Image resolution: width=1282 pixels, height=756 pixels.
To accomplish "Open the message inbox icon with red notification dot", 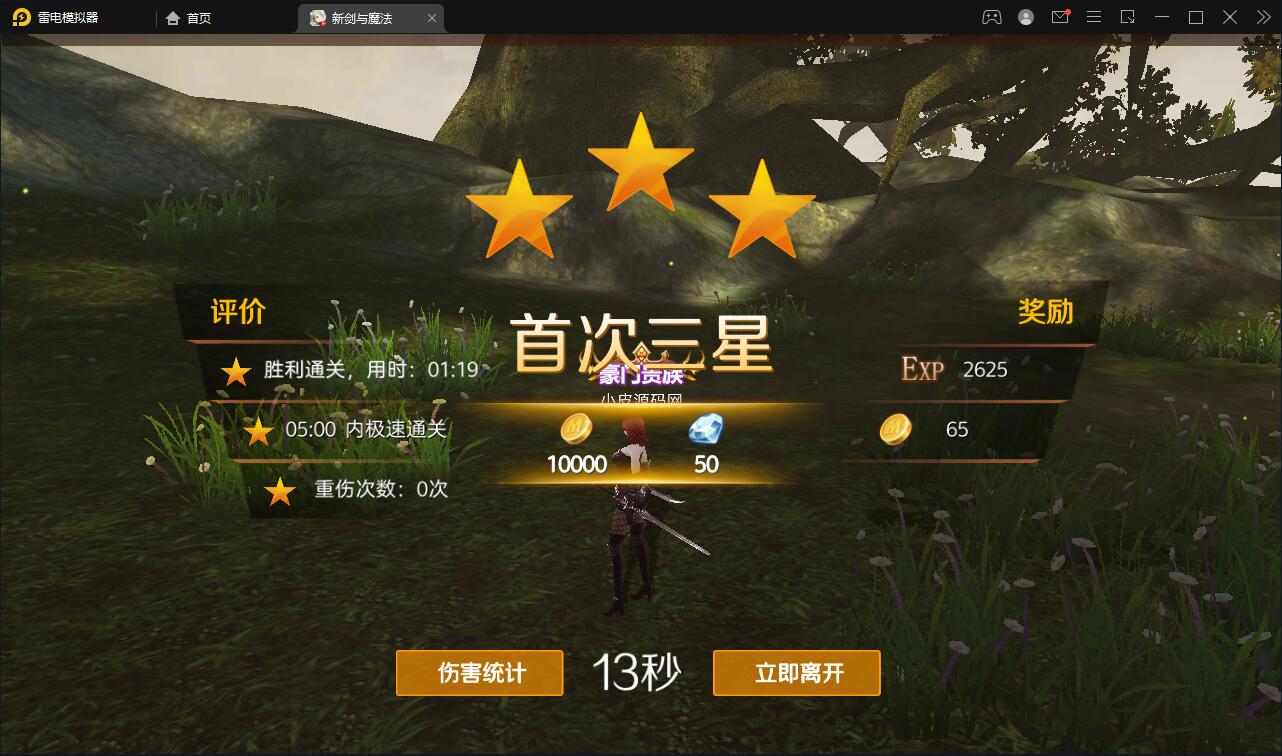I will 1060,17.
